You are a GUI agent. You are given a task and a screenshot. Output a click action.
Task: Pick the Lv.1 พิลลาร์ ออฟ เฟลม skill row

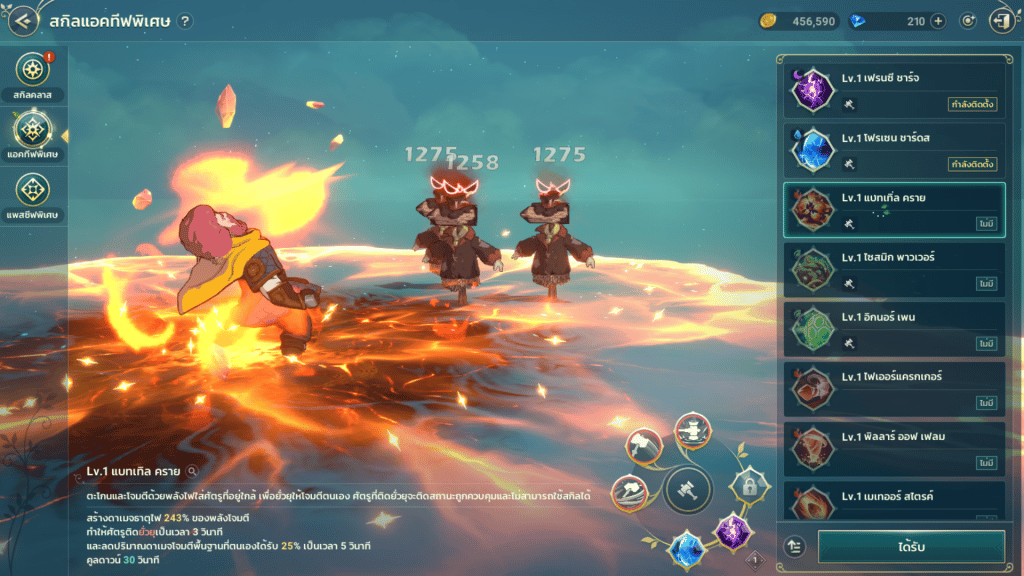click(894, 450)
